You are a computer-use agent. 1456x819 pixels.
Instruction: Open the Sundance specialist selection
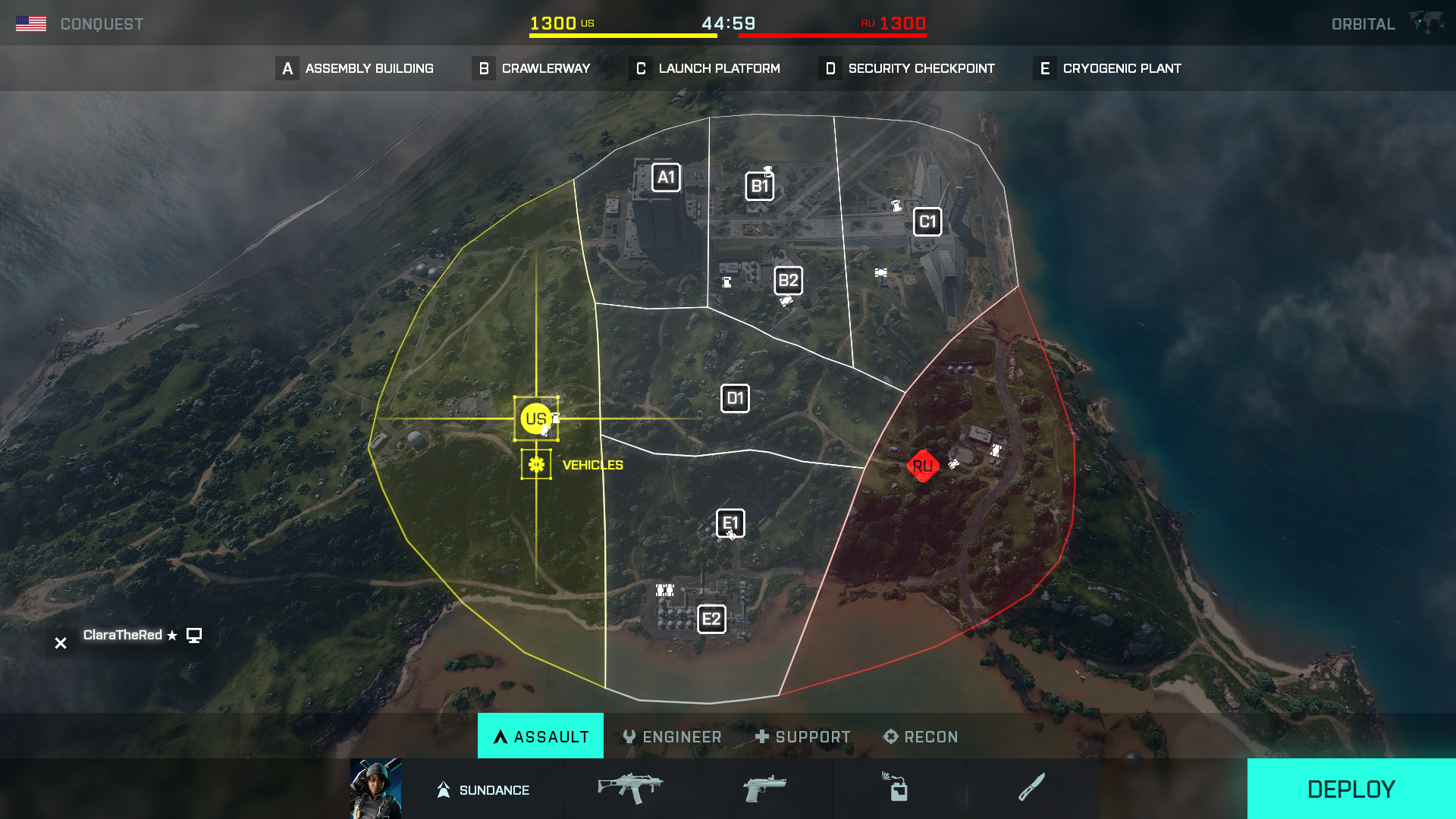[483, 789]
